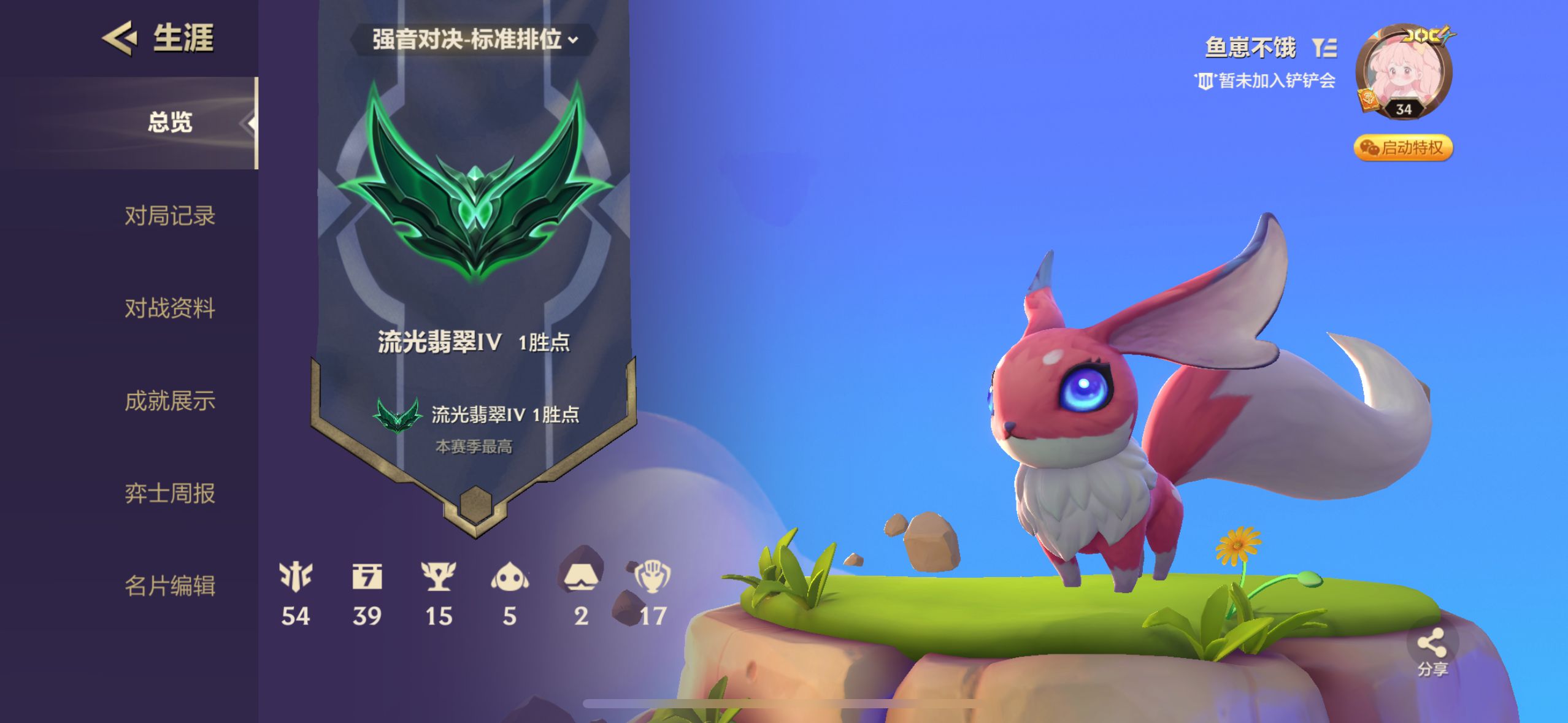Viewport: 1568px width, 723px height.
Task: Open 弈士周报 from the sidebar
Action: tap(172, 494)
